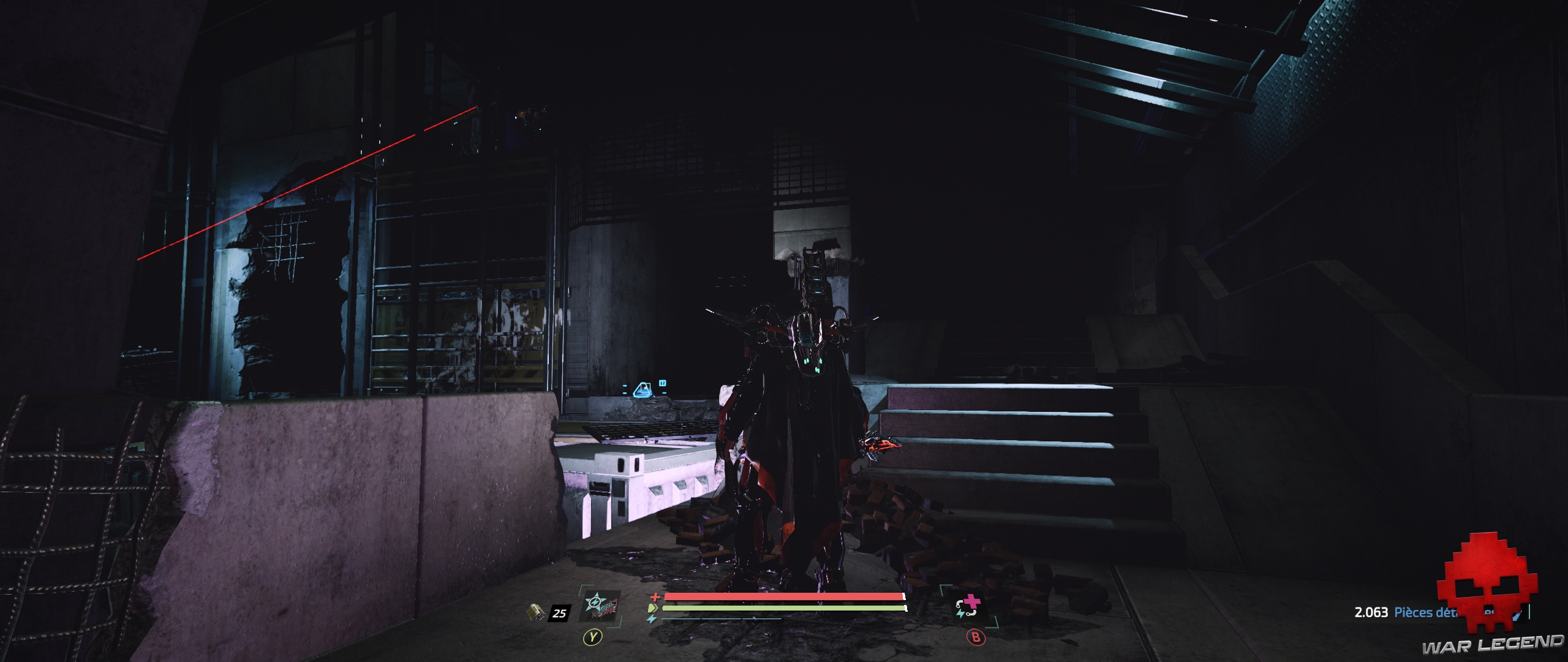
Task: Toggle the B button injectable slot
Action: point(976,637)
